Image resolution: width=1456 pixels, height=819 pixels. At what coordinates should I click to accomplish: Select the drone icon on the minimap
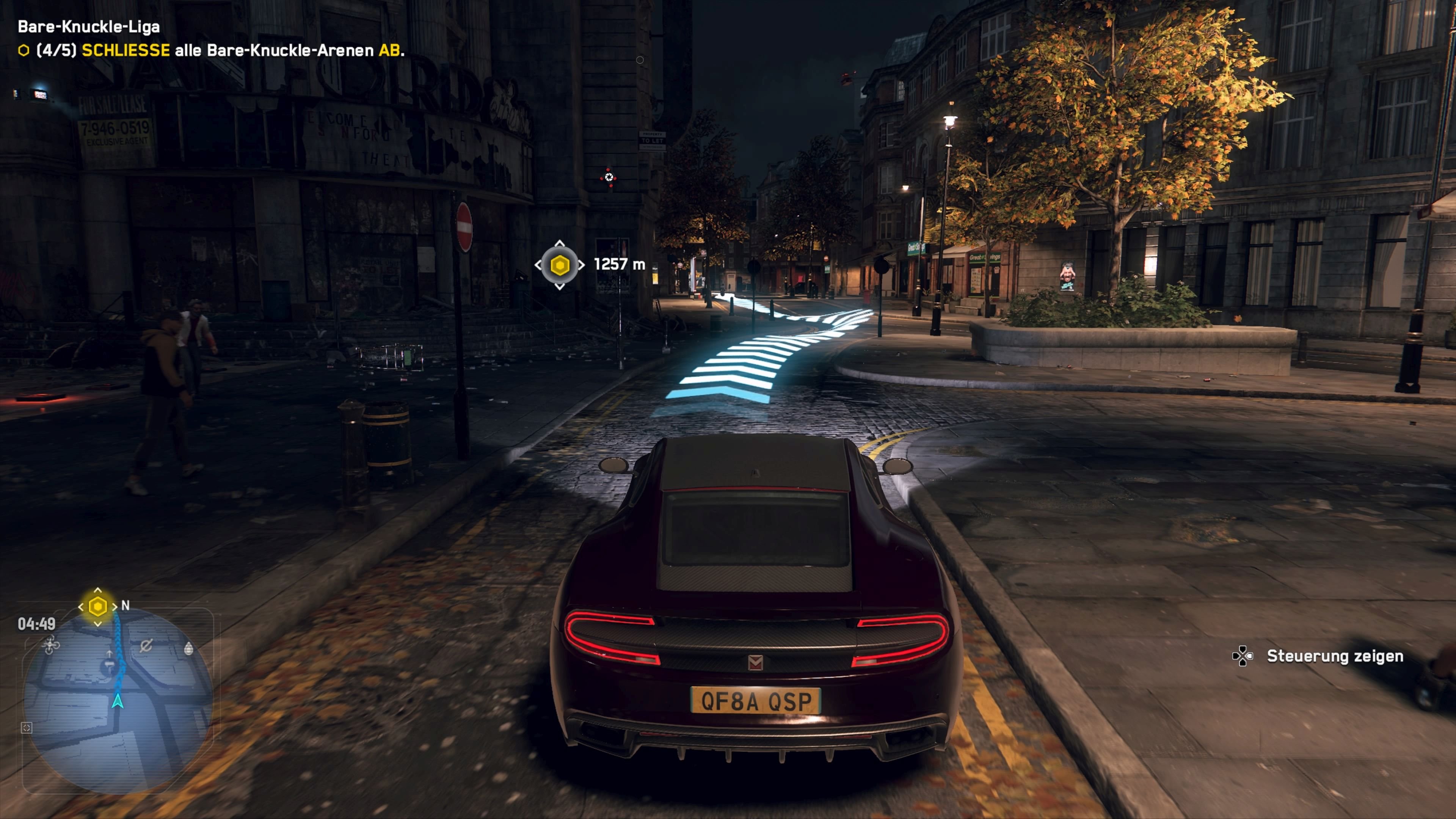point(52,646)
